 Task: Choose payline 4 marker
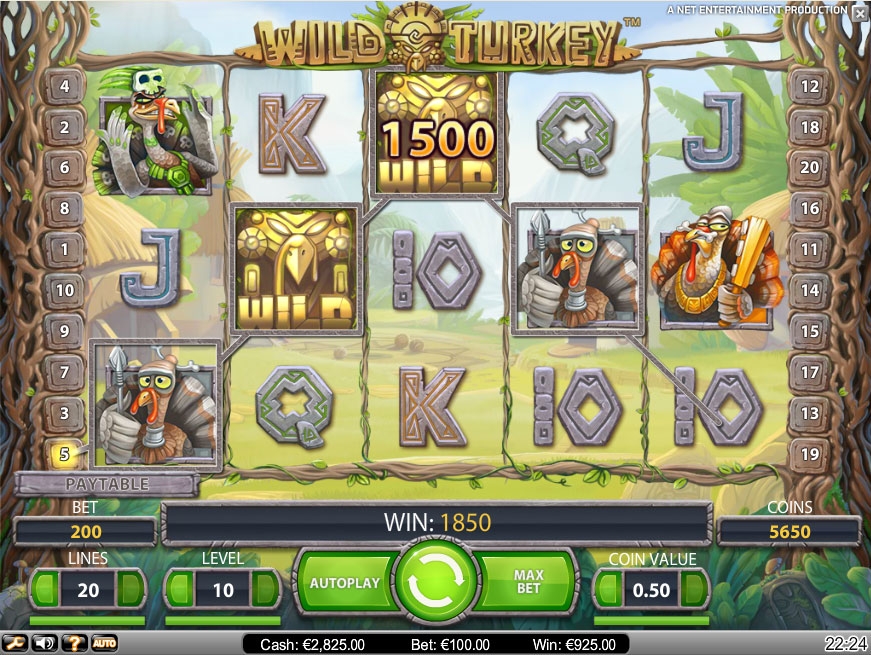[x=64, y=87]
